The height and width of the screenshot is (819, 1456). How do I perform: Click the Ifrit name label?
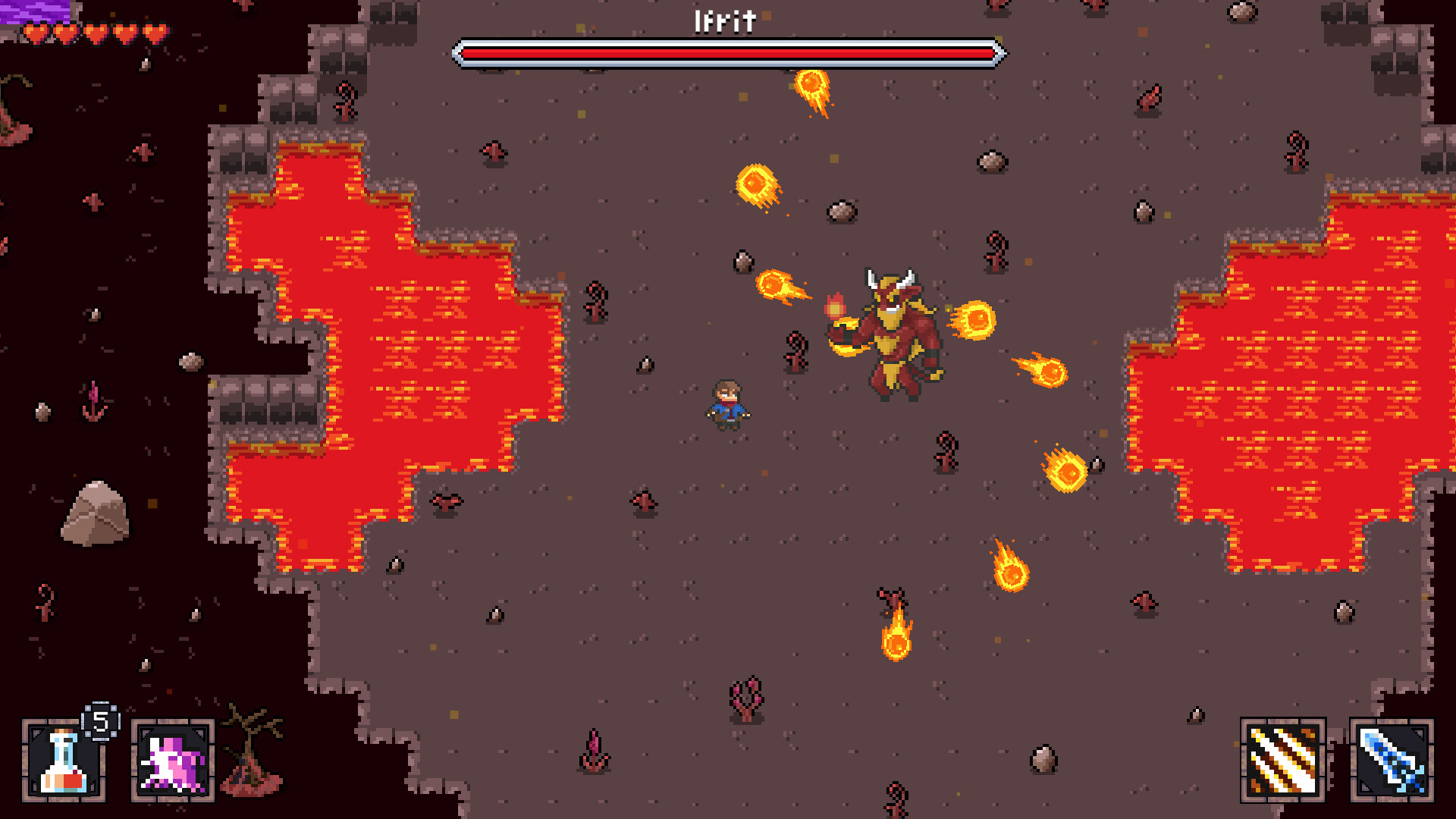[723, 20]
